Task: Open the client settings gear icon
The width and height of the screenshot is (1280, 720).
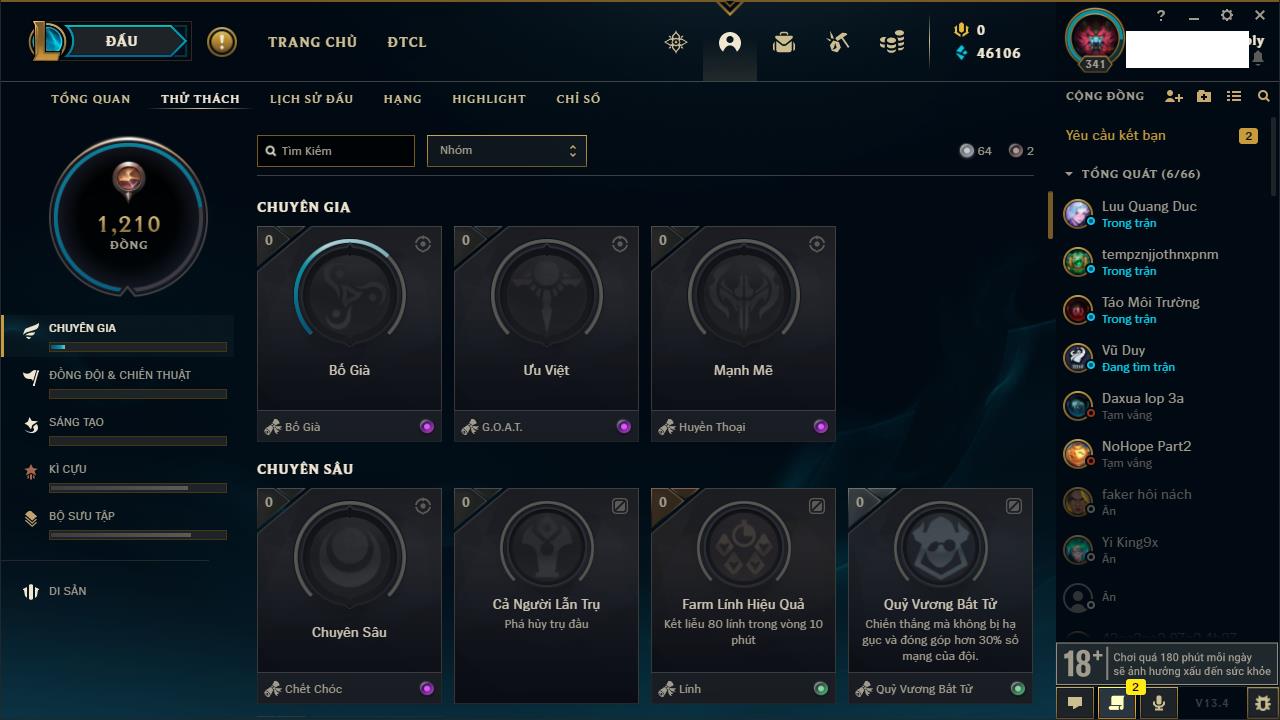Action: [x=1227, y=16]
